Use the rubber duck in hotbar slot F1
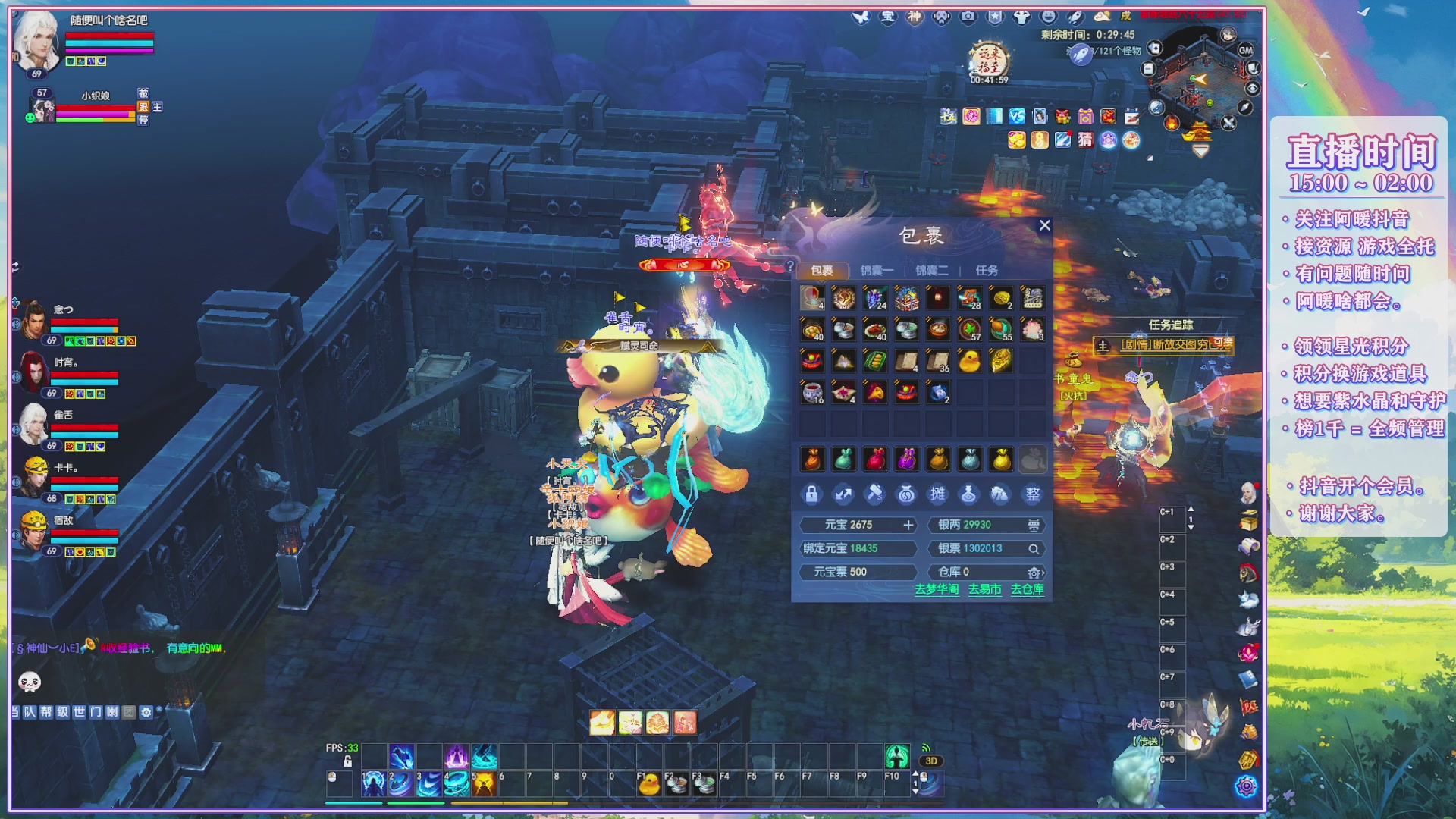The height and width of the screenshot is (819, 1456). click(649, 785)
